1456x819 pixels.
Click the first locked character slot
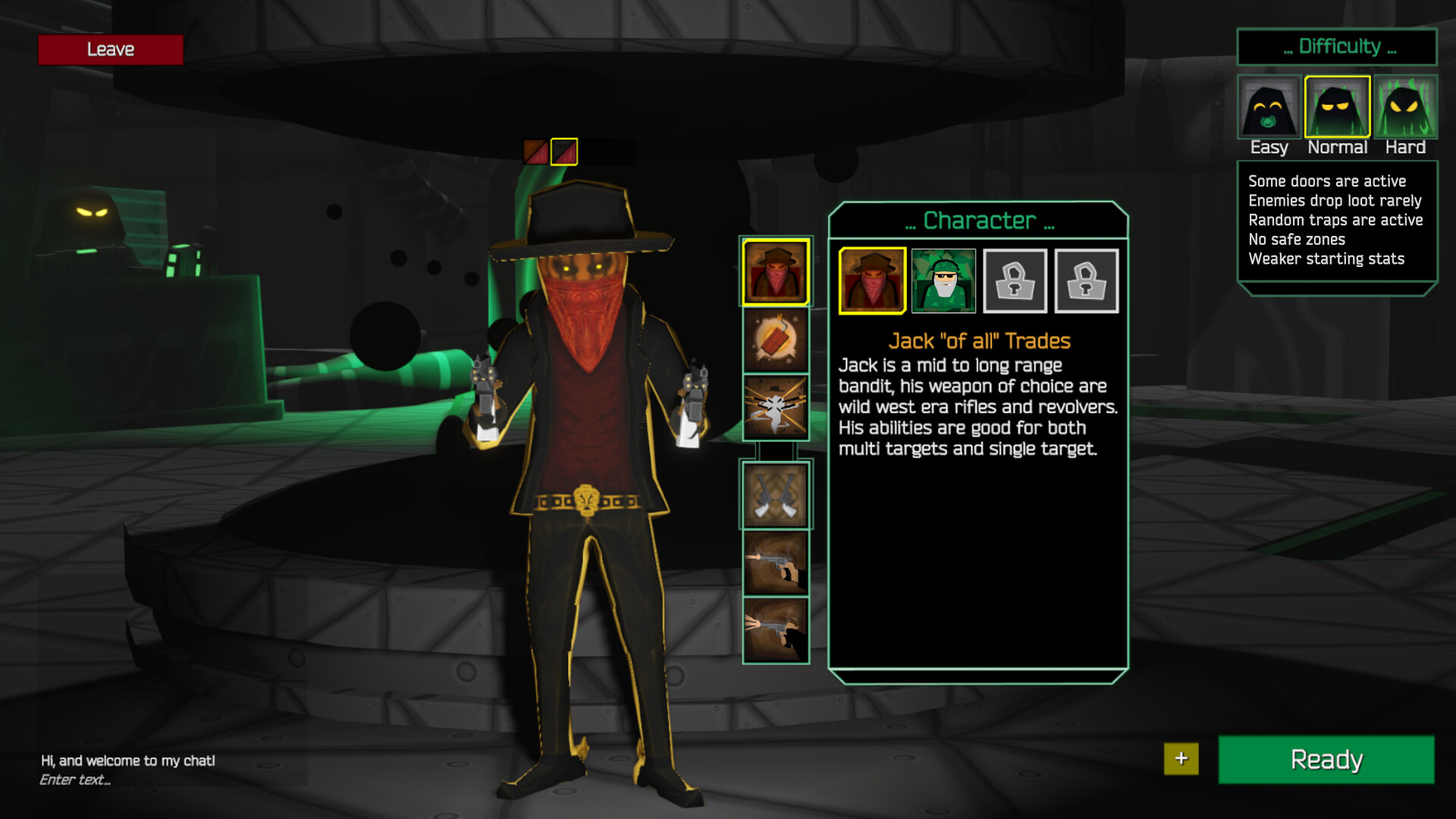(x=1014, y=281)
